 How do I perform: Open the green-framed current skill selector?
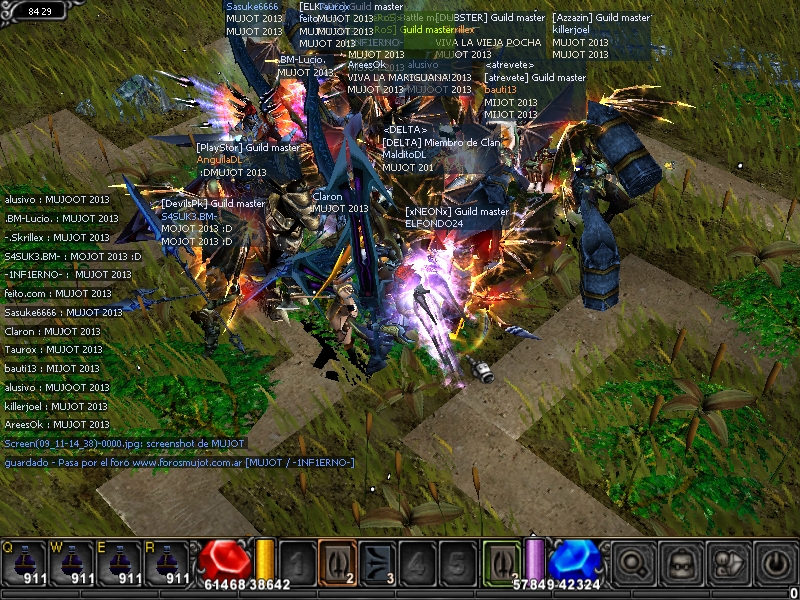[502, 562]
